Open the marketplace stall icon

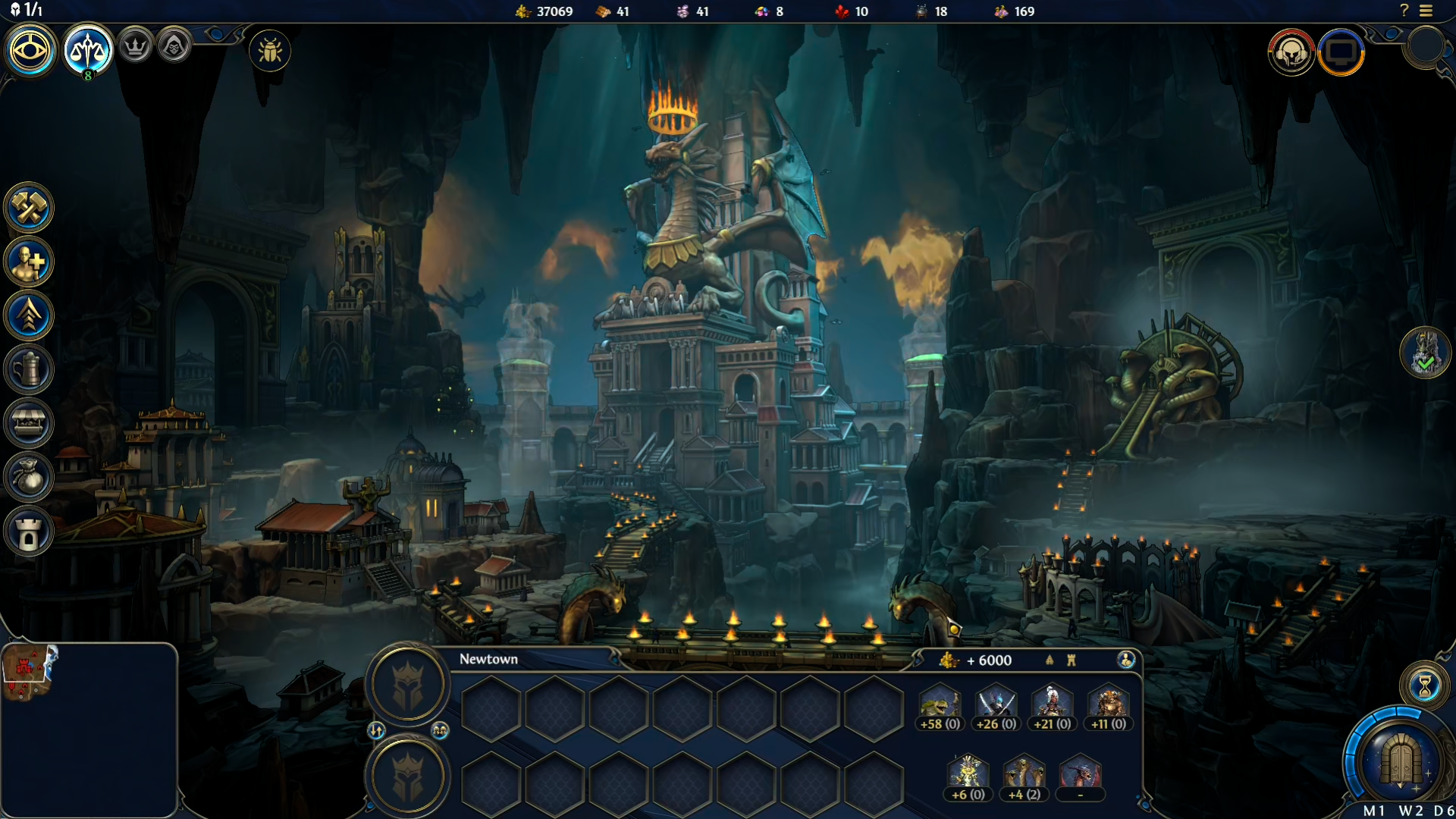(29, 423)
